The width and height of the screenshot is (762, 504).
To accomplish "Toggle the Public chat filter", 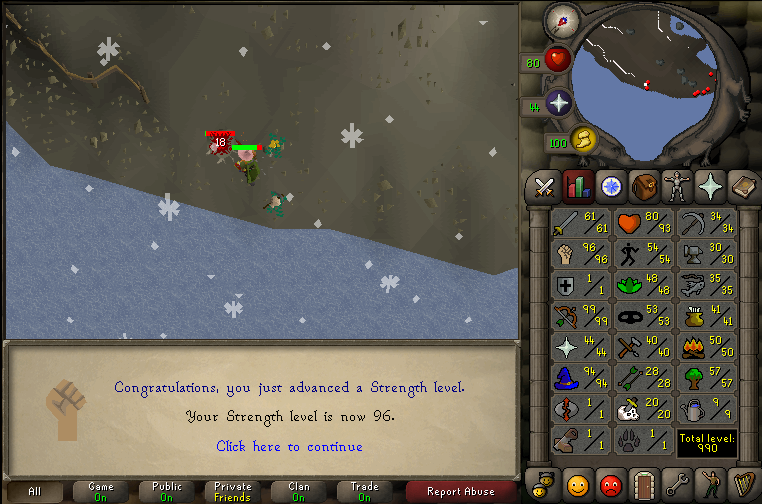I will [167, 491].
